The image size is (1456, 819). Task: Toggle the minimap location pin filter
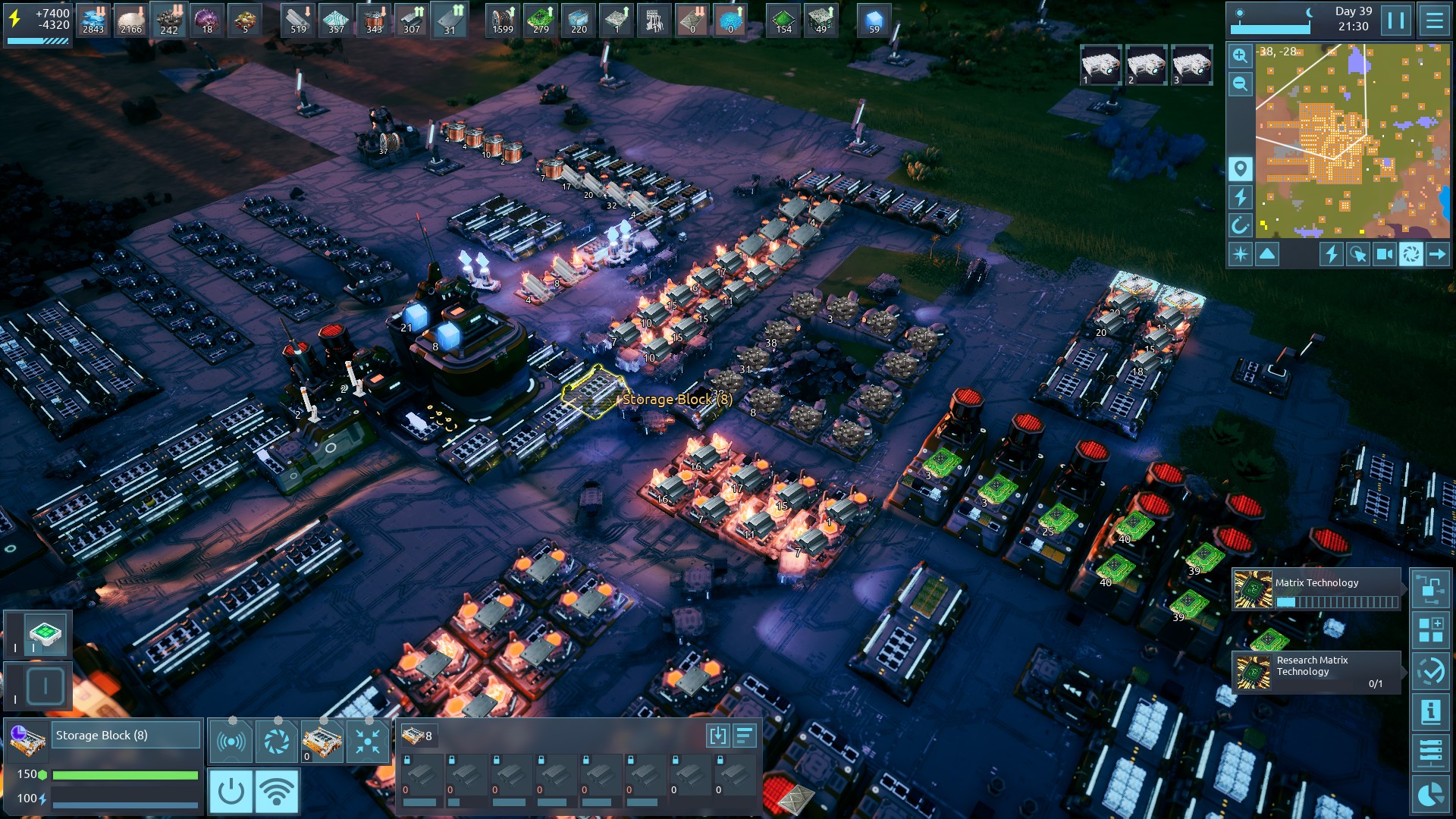tap(1240, 168)
